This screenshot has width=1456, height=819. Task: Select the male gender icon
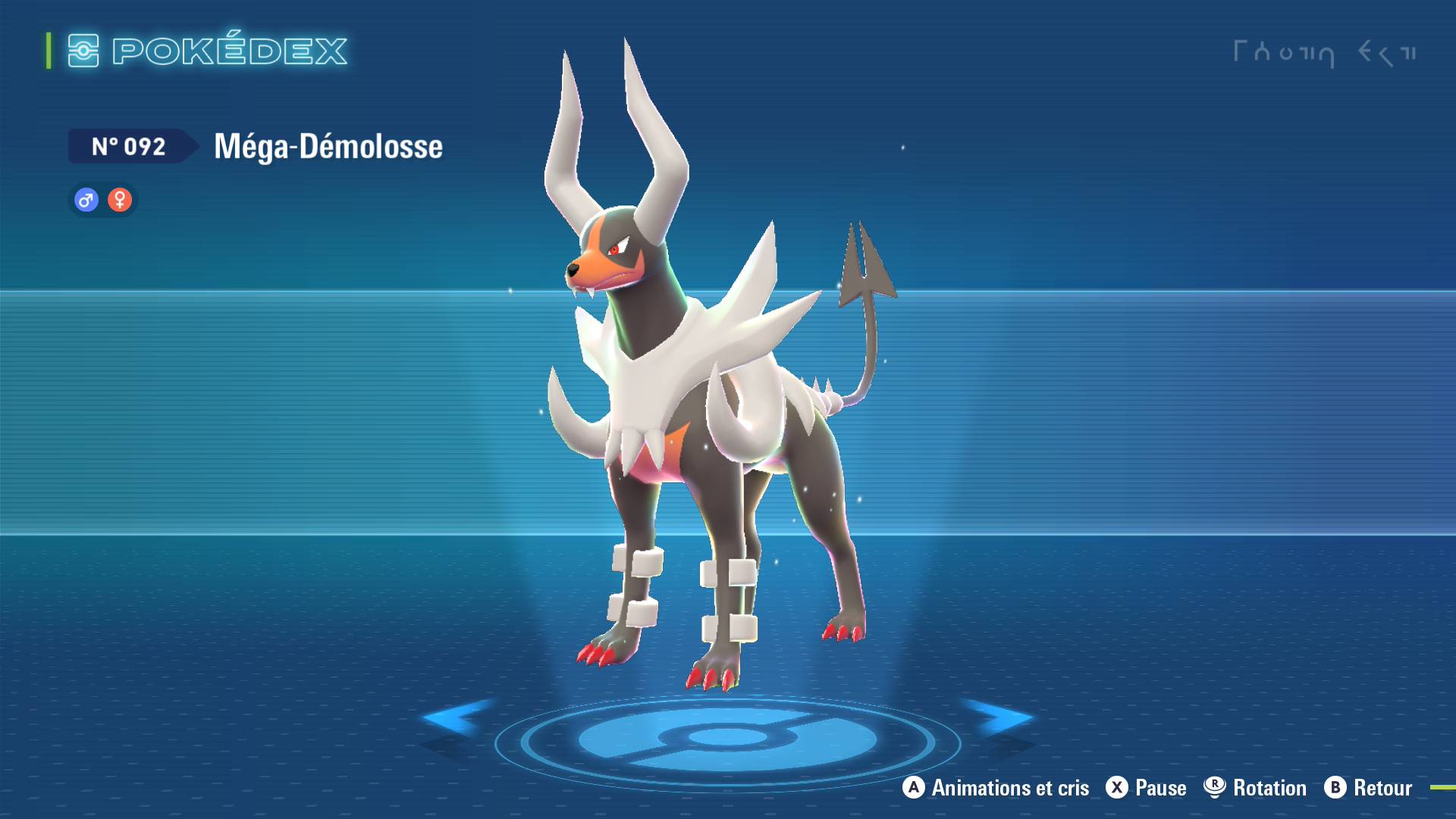pos(86,200)
